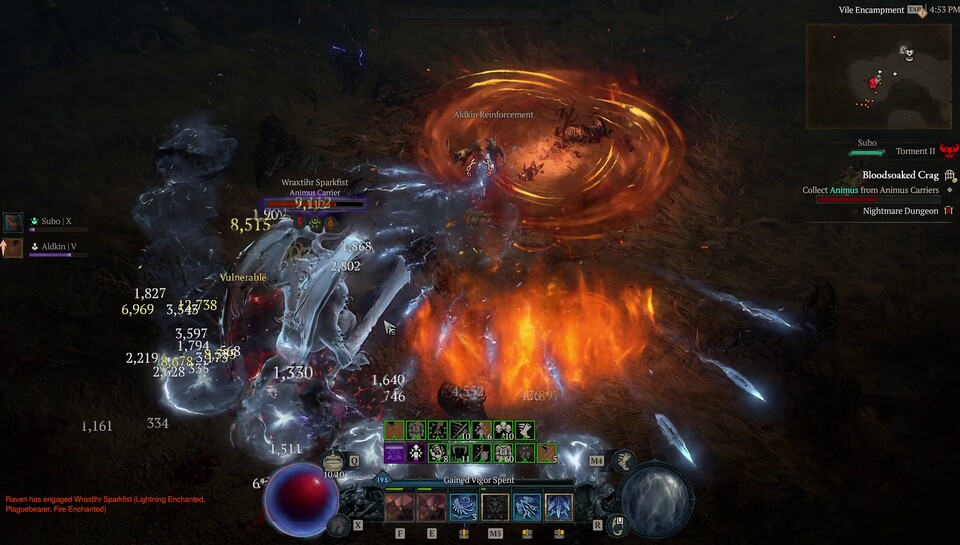Select Aldkin's party portrait
This screenshot has height=545, width=960.
[13, 247]
